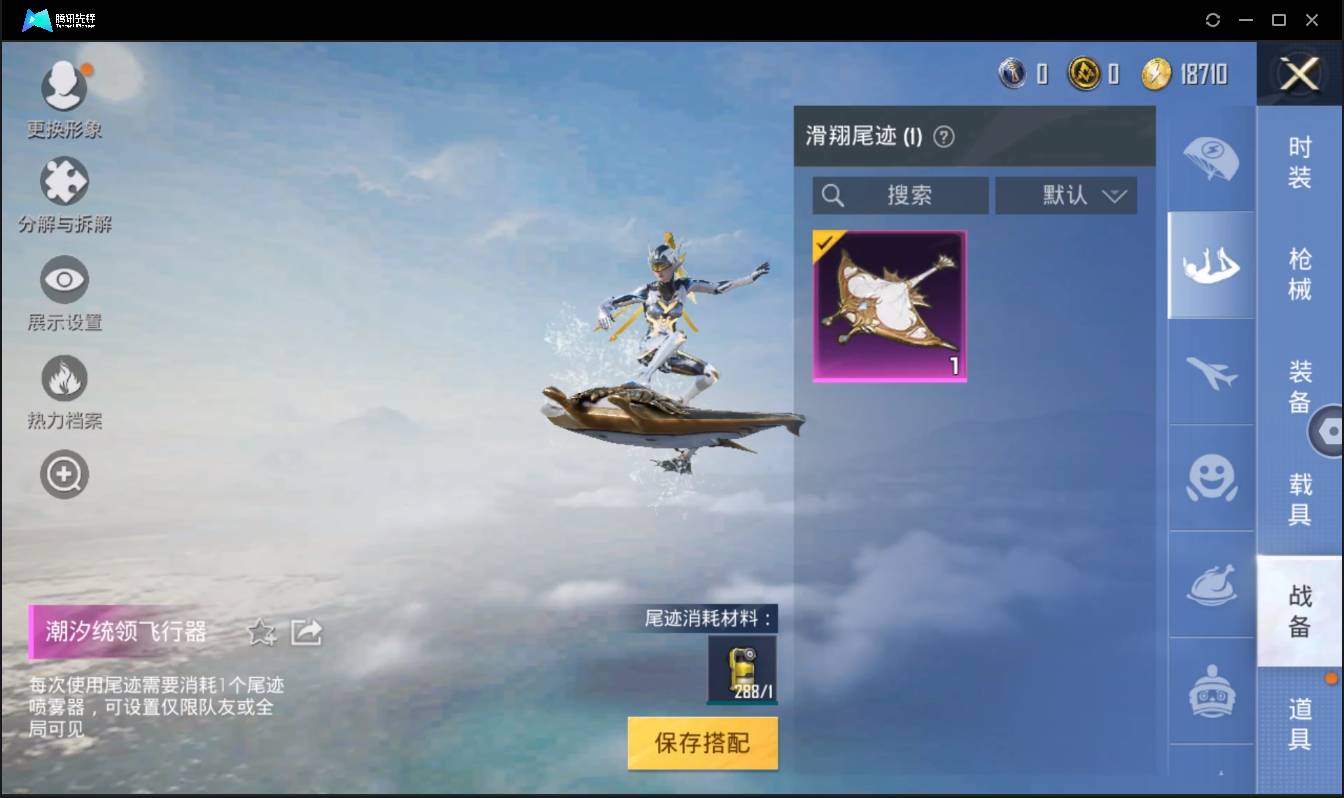Image resolution: width=1344 pixels, height=798 pixels.
Task: Click the search input field
Action: click(x=900, y=195)
